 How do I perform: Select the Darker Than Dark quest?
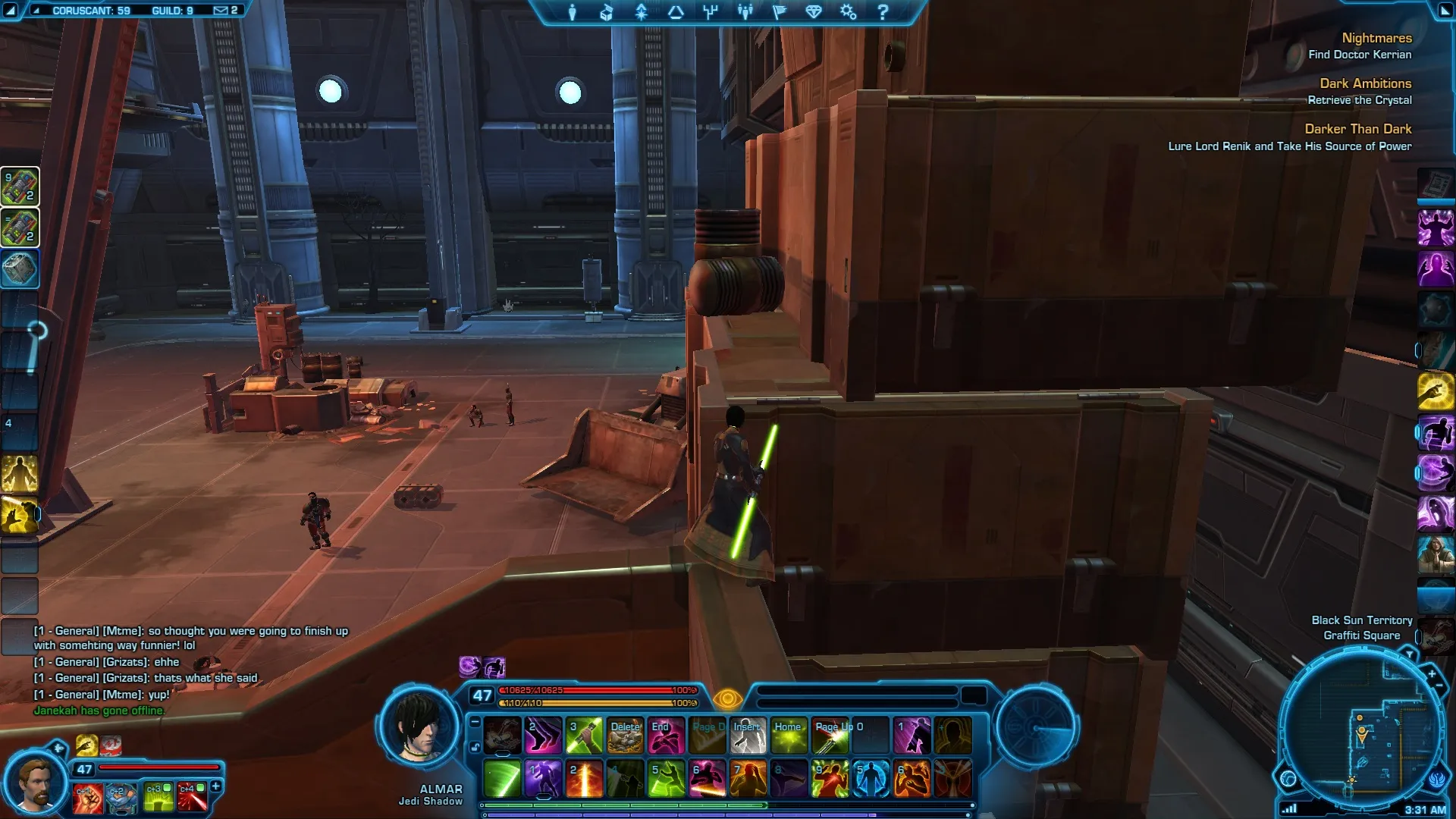pos(1357,129)
